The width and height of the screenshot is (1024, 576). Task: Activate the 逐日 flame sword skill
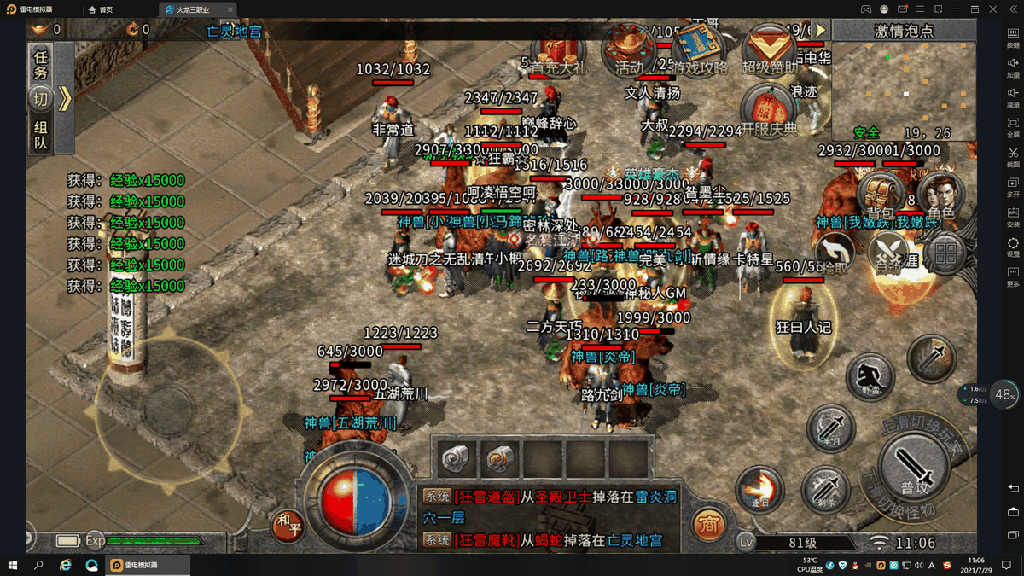(759, 489)
